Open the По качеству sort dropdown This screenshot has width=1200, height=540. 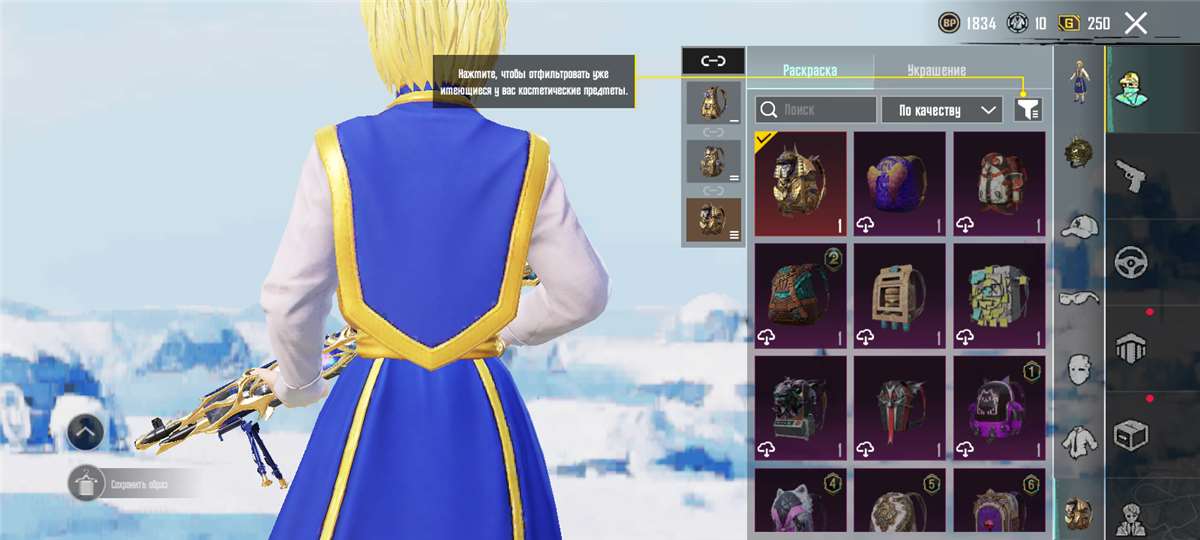(x=941, y=110)
